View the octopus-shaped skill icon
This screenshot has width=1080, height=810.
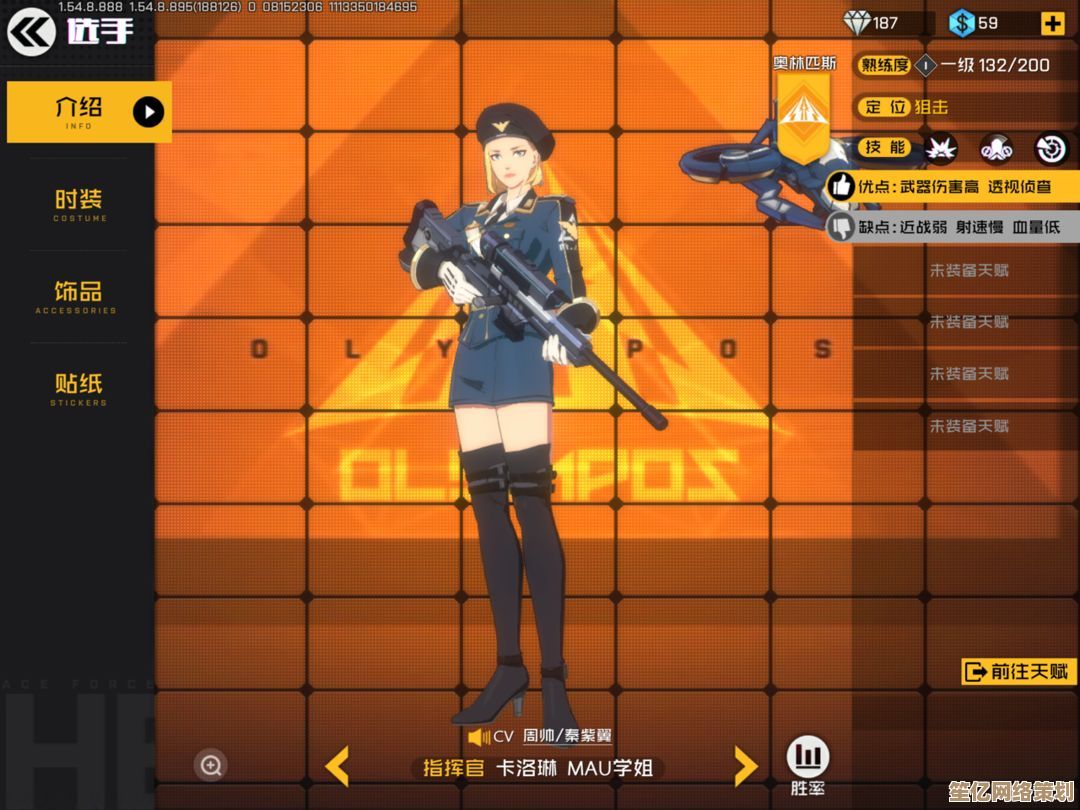coord(996,148)
